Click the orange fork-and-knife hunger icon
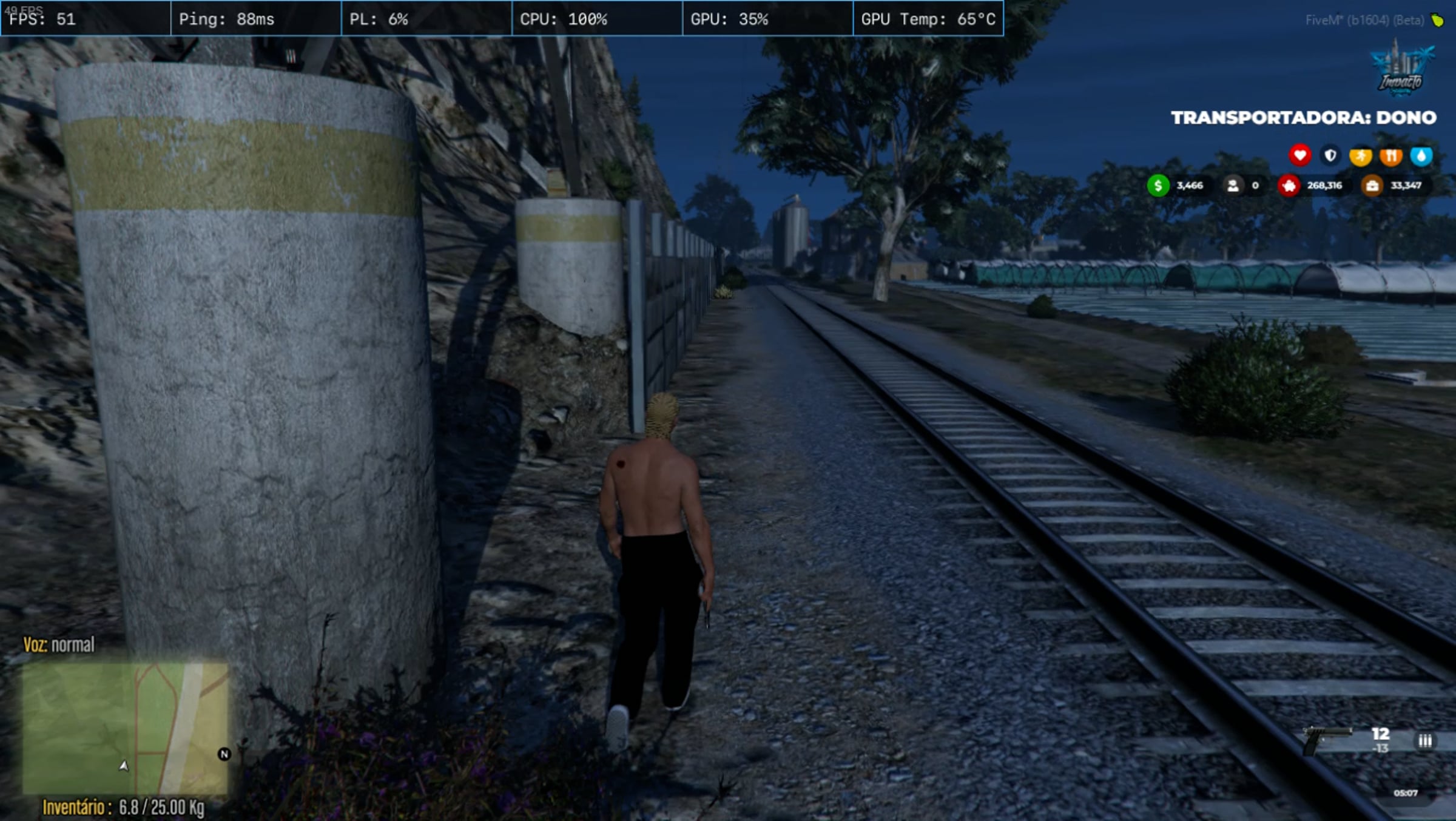This screenshot has height=821, width=1456. [1391, 156]
